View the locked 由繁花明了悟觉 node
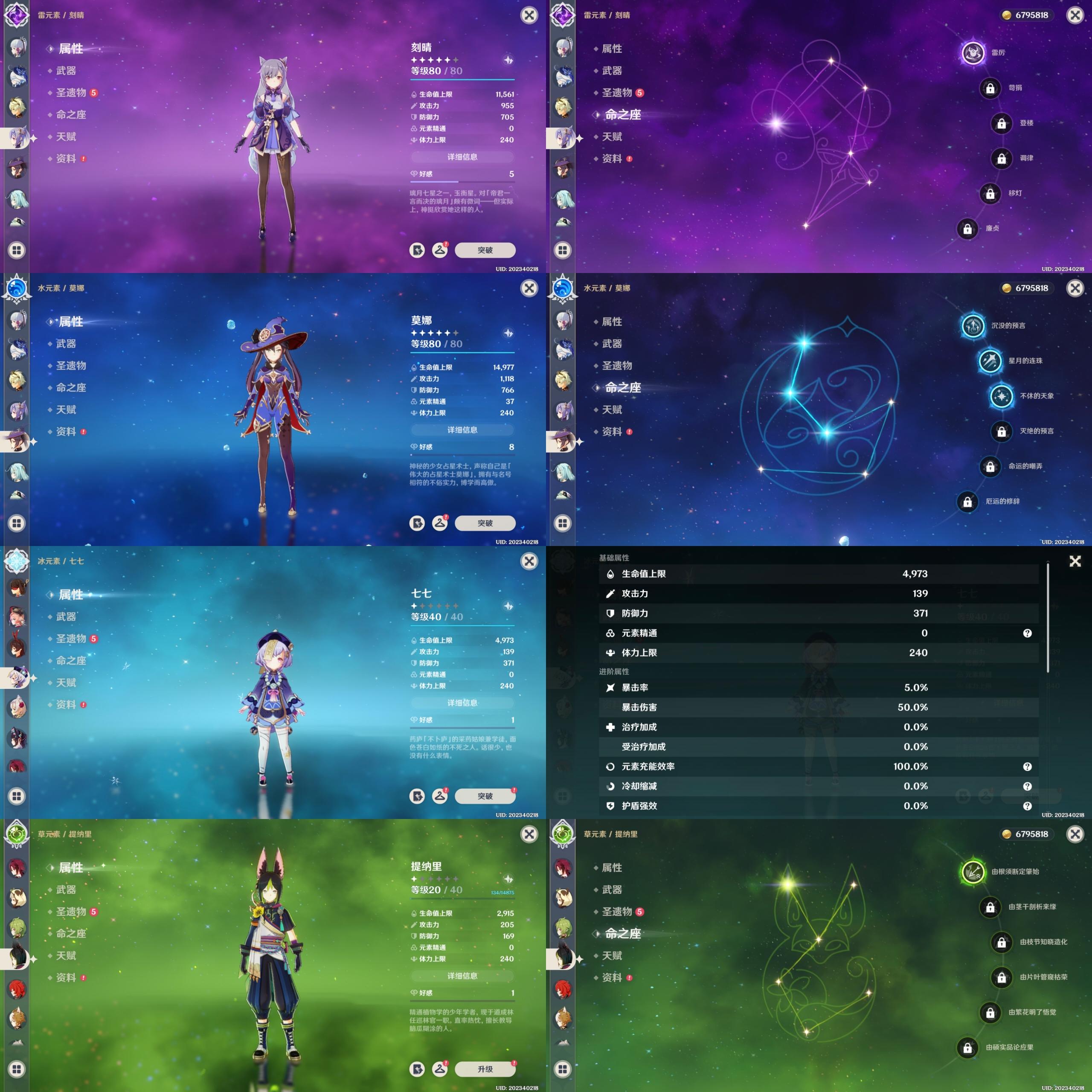Viewport: 1092px width, 1092px height. click(990, 1013)
